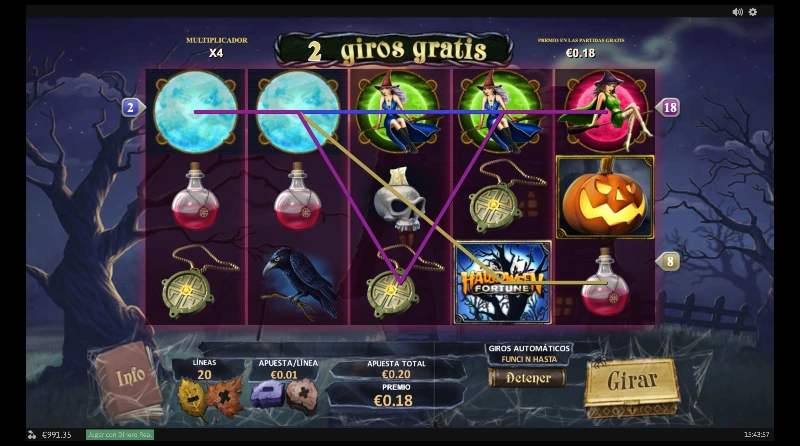Screen dimensions: 800x446
Task: Select the payline 2 marker
Action: [131, 107]
